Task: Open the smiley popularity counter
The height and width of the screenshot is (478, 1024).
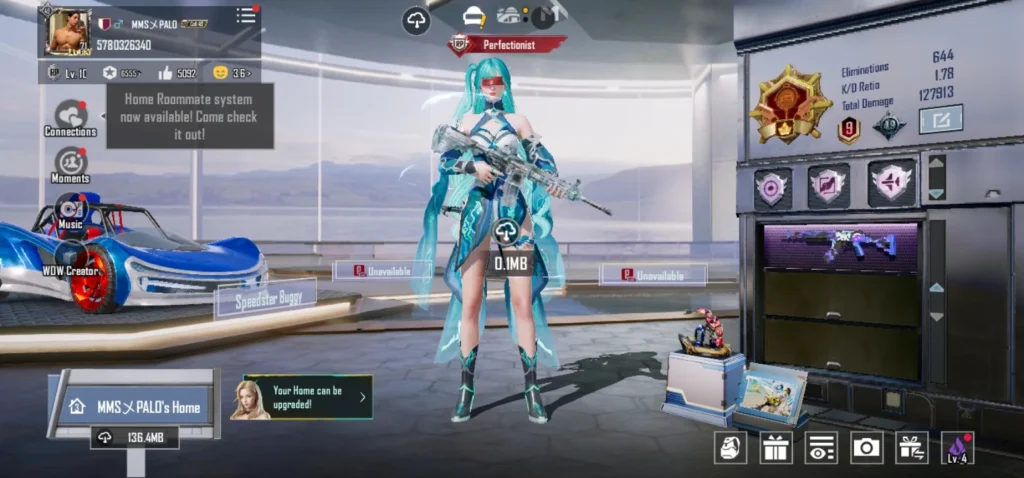Action: pyautogui.click(x=230, y=73)
